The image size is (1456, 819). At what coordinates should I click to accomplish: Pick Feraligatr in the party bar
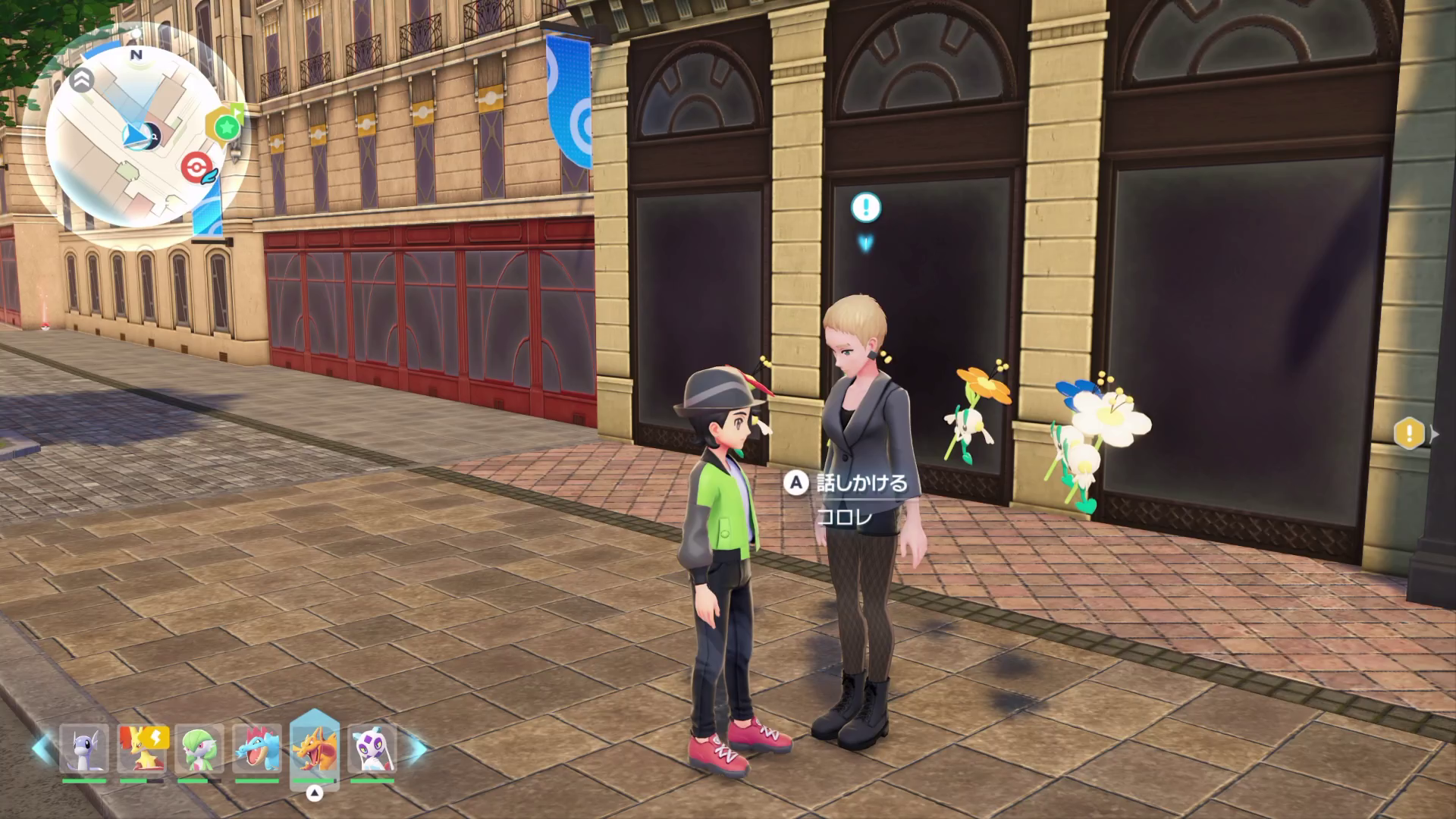(257, 748)
